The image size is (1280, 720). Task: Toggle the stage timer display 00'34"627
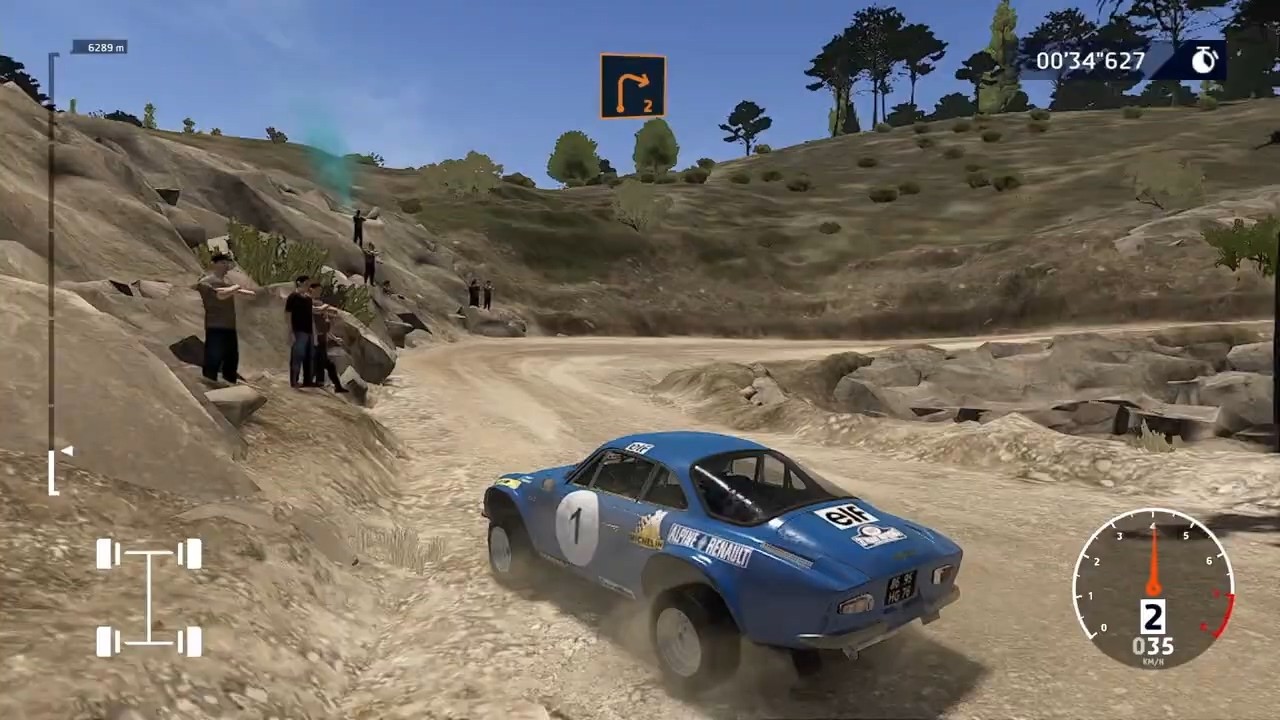1090,60
